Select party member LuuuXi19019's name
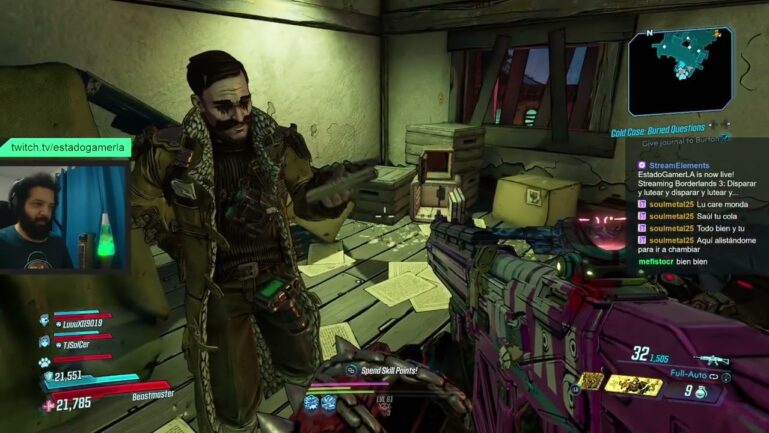769x433 pixels. [x=81, y=324]
